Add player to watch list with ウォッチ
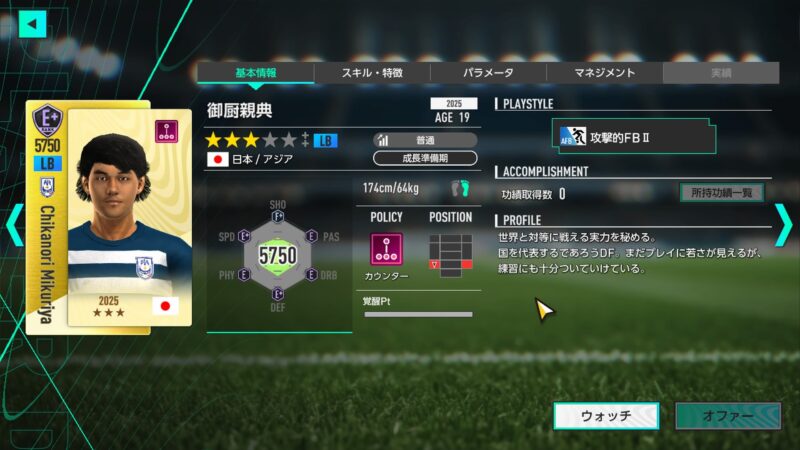Screen dimensions: 800x450 click(606, 416)
